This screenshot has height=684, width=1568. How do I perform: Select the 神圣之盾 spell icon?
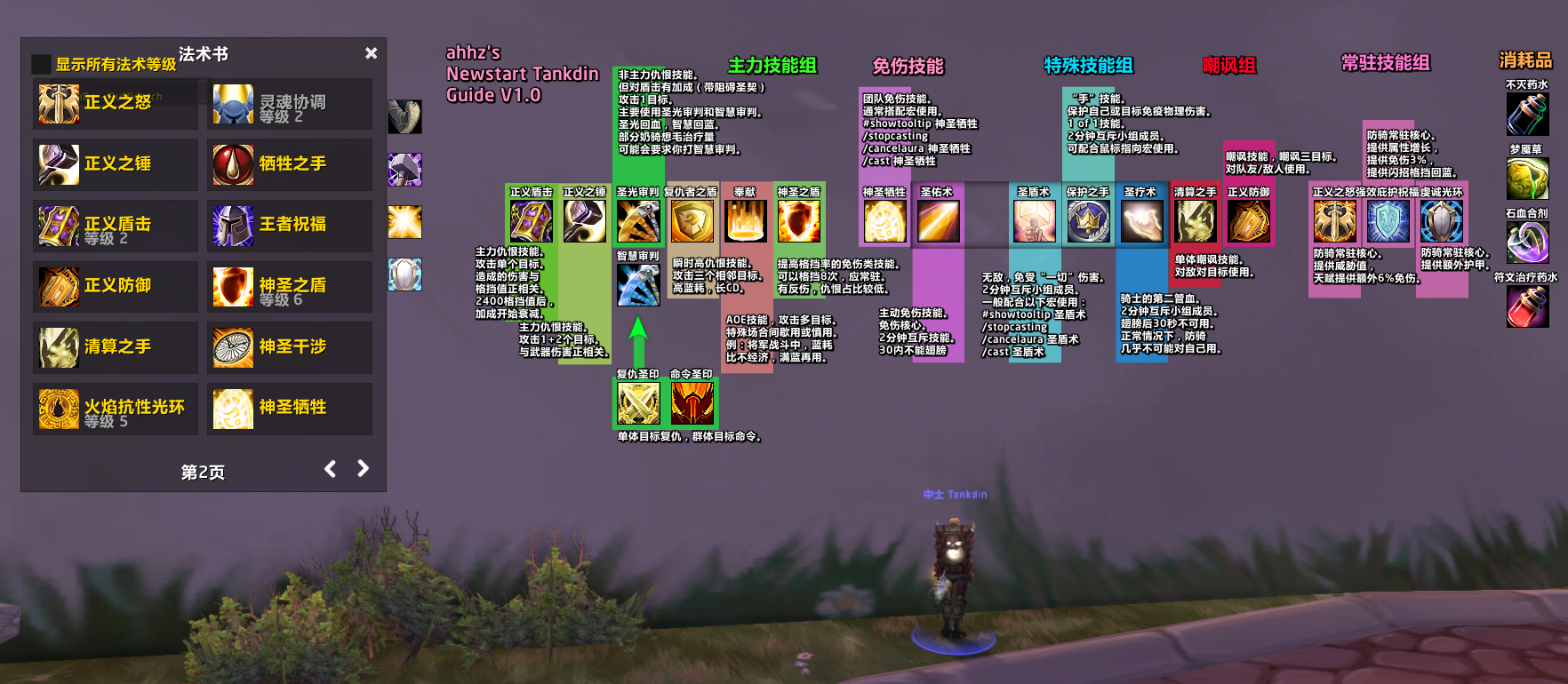pyautogui.click(x=233, y=286)
